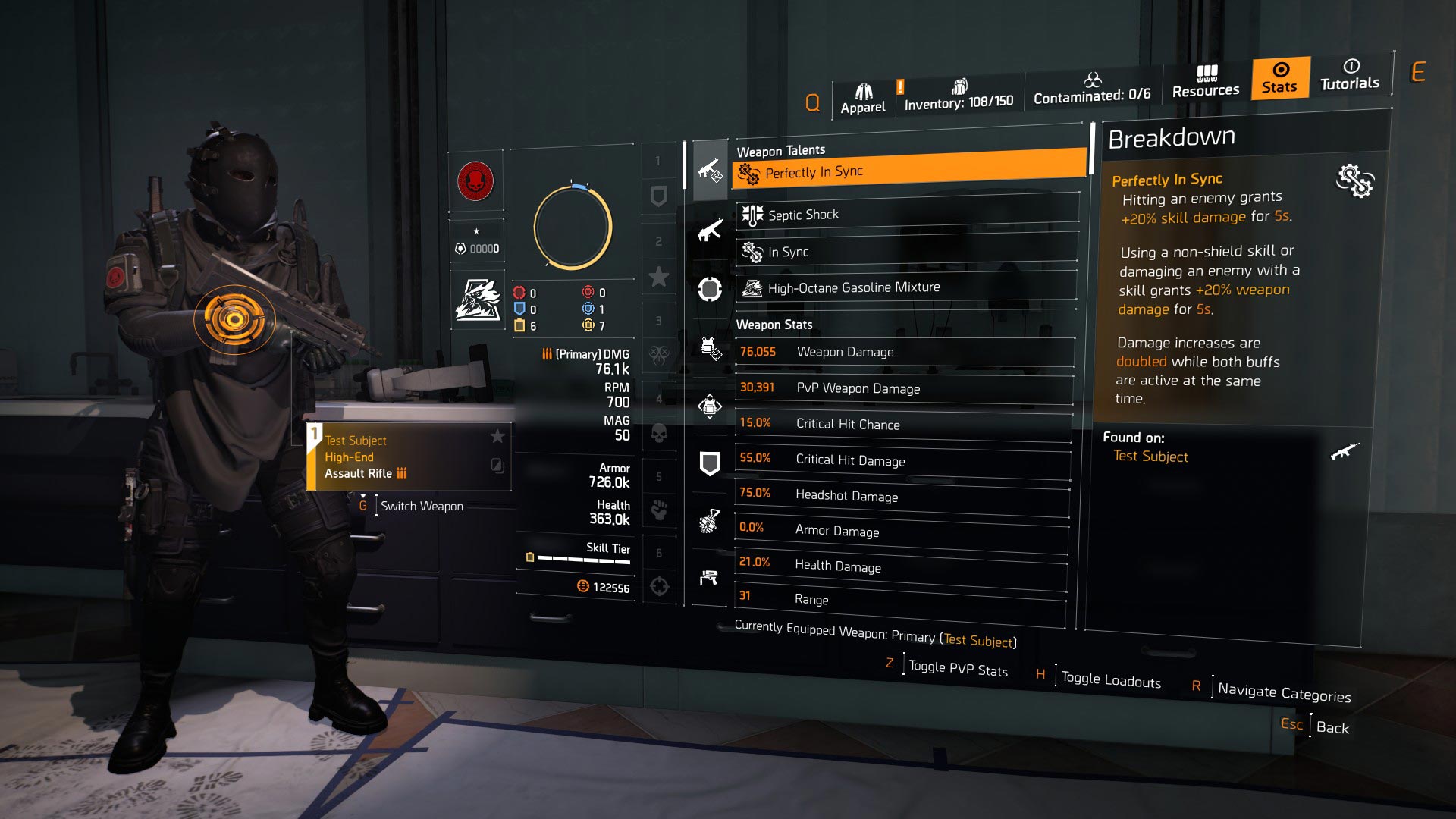Expand category slot 2 in the numbered column
Viewport: 1456px width, 819px height.
[659, 241]
